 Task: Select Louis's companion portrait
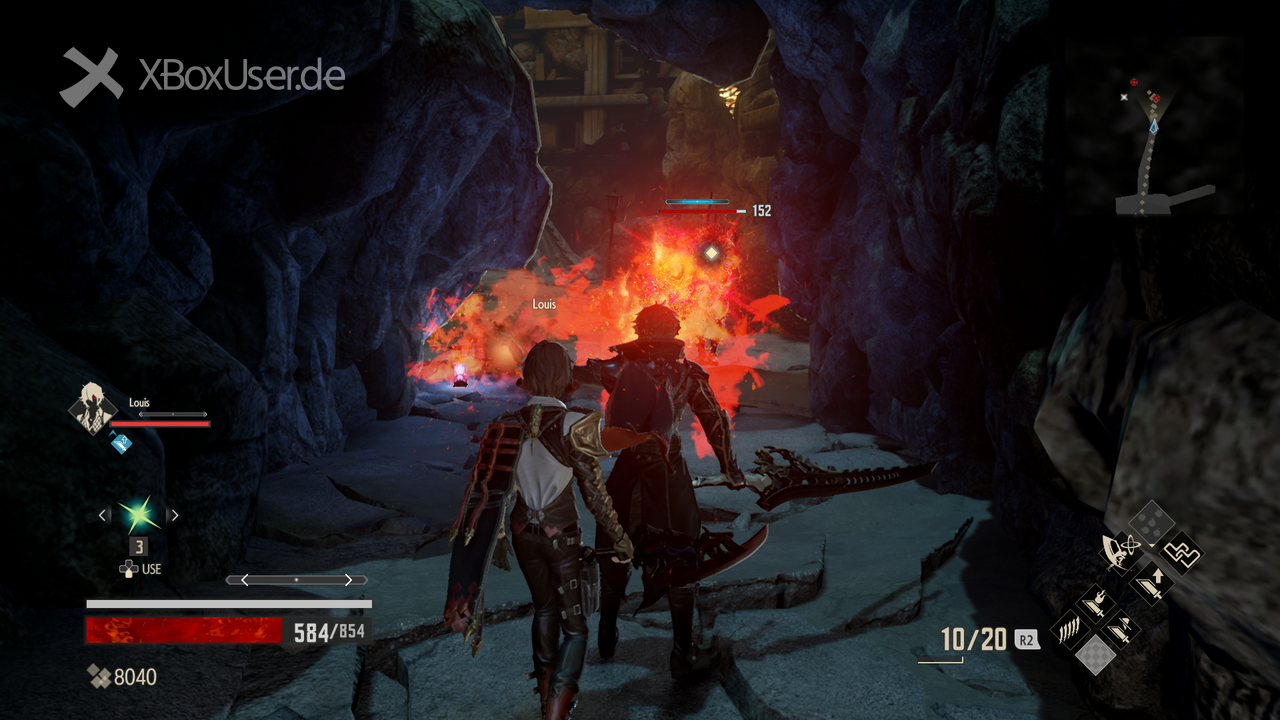tap(92, 407)
